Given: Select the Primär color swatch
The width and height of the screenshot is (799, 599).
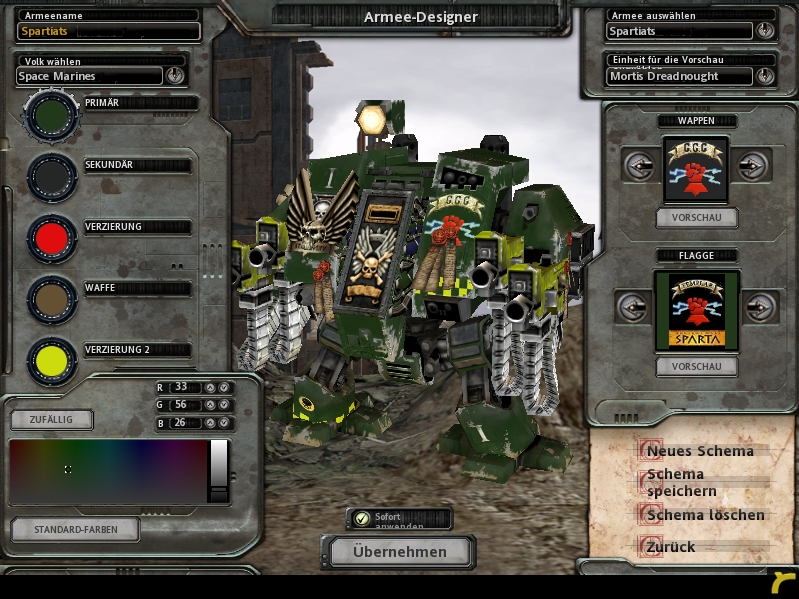Looking at the screenshot, I should tap(52, 116).
